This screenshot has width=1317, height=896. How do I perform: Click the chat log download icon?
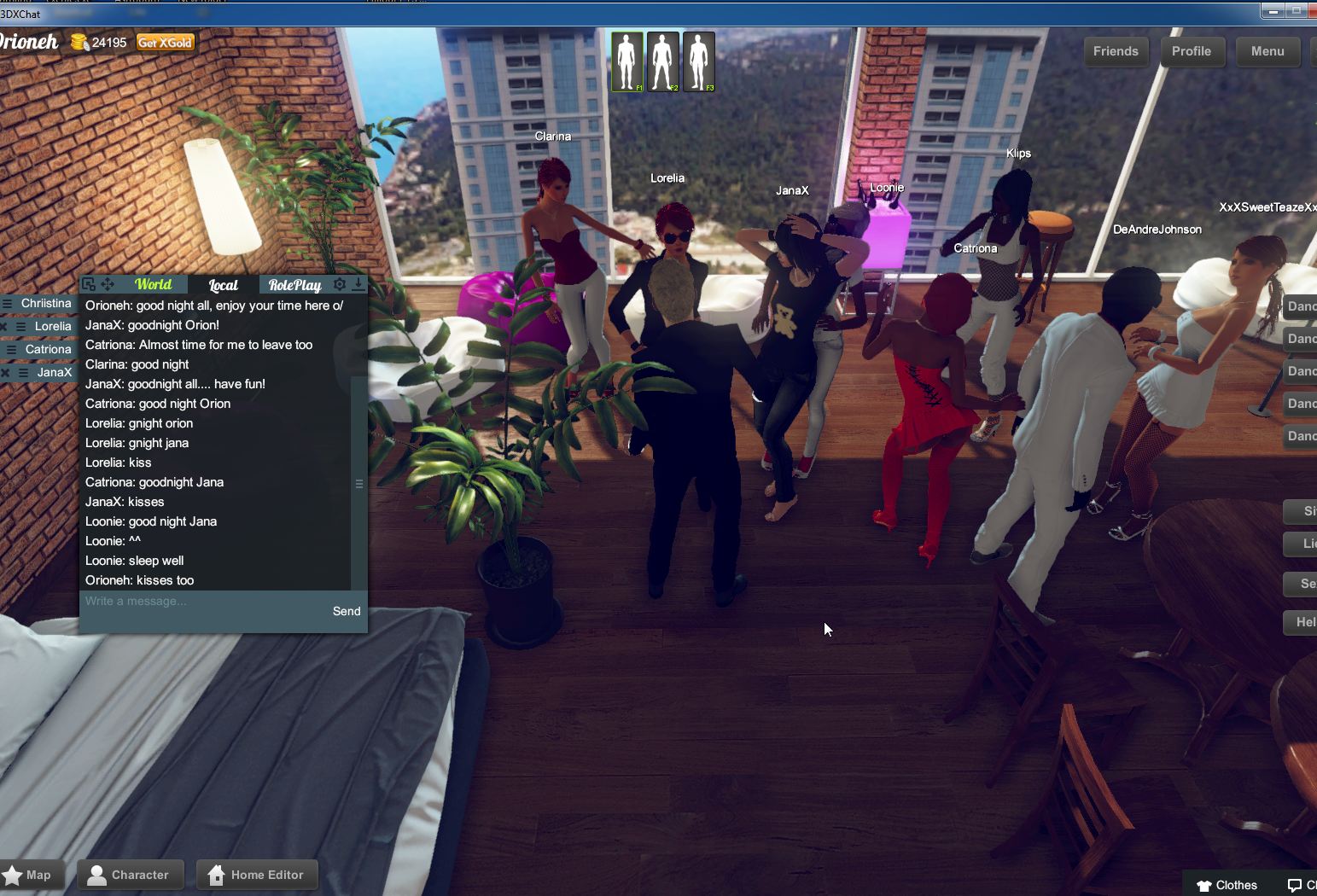358,283
